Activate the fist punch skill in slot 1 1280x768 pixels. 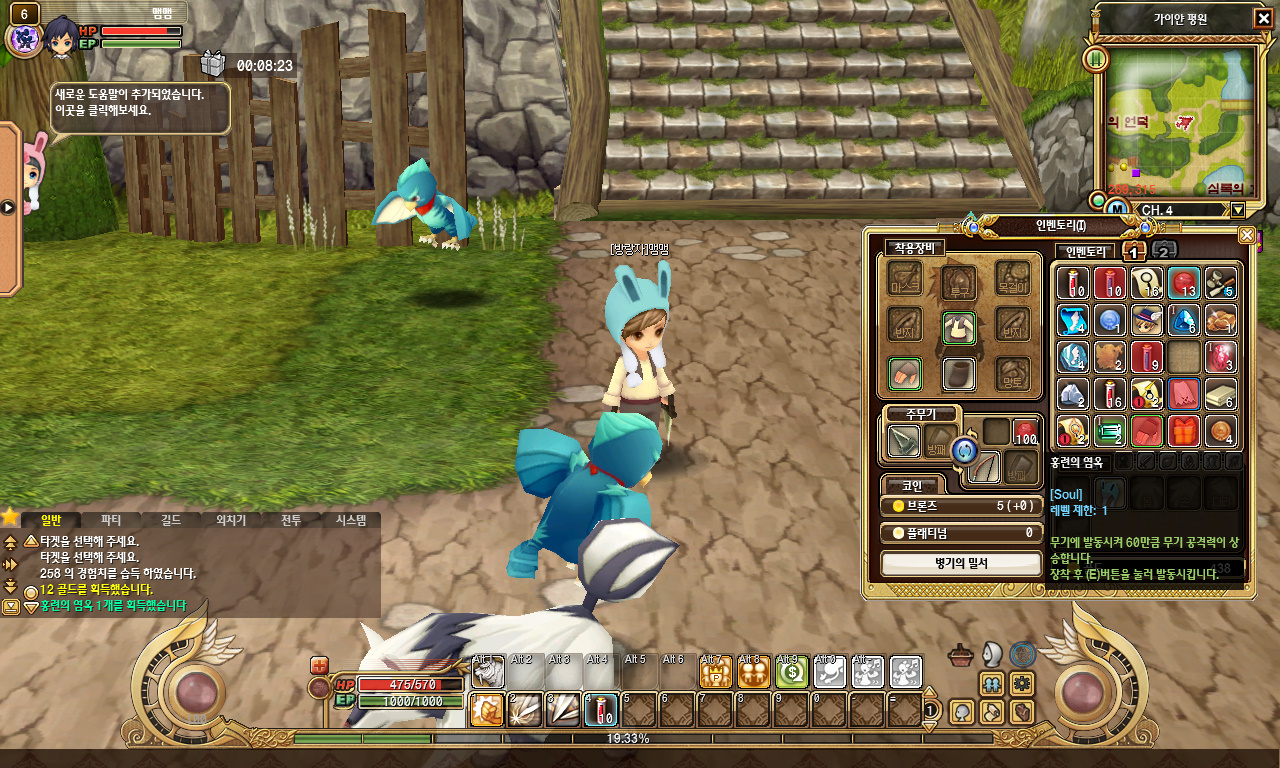[x=487, y=709]
